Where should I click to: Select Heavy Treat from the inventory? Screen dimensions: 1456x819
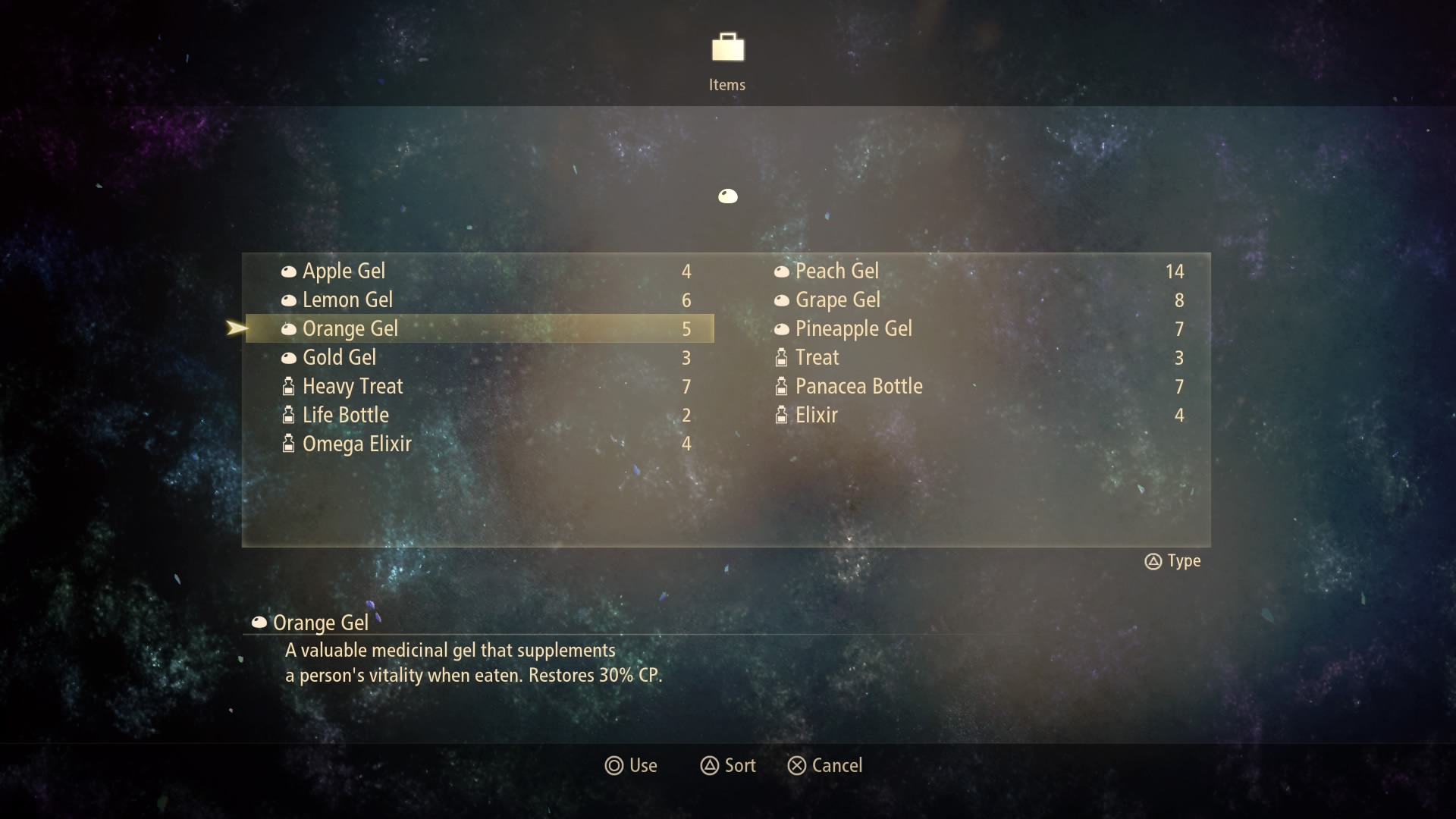pos(353,387)
